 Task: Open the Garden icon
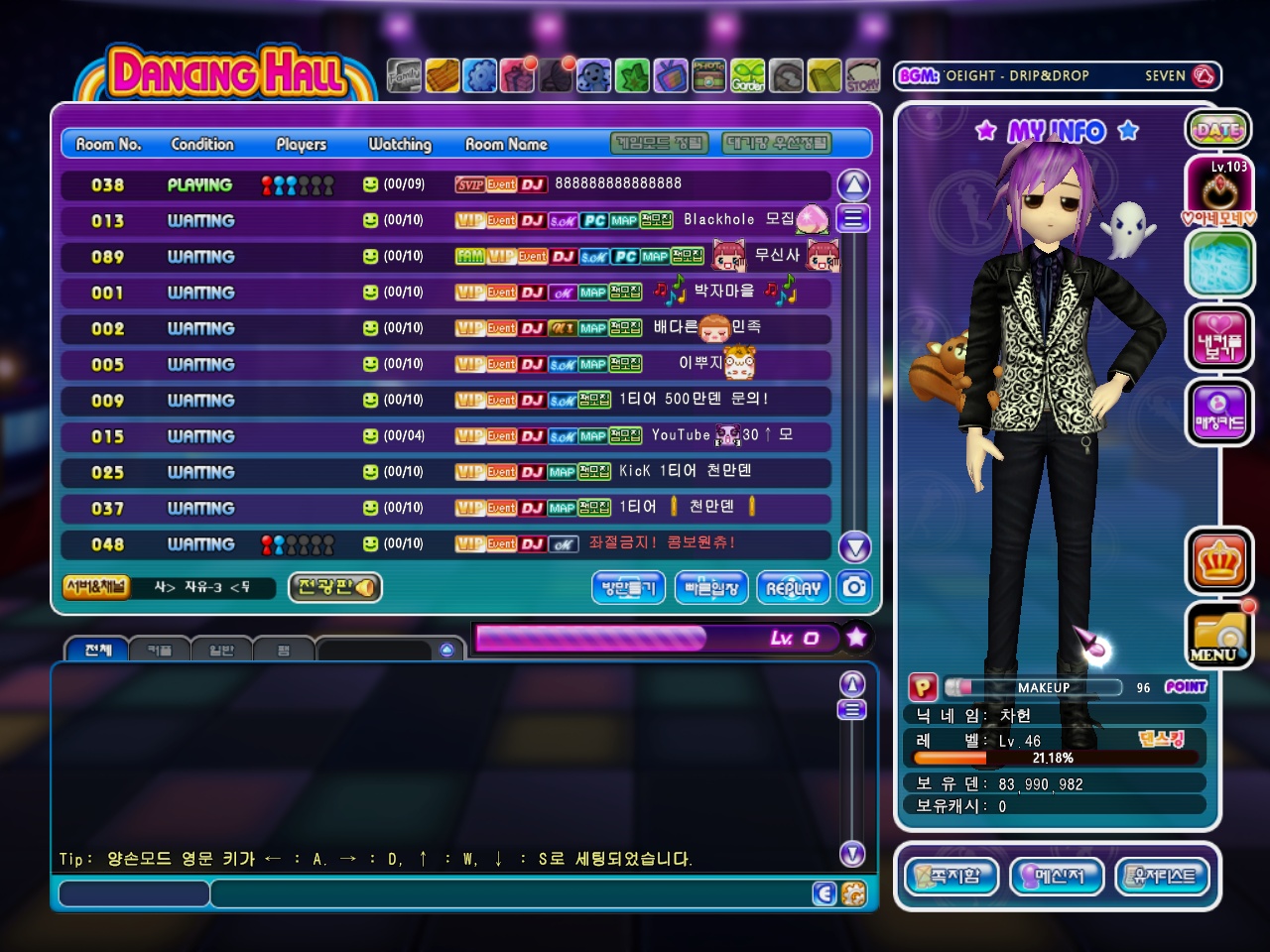(748, 75)
